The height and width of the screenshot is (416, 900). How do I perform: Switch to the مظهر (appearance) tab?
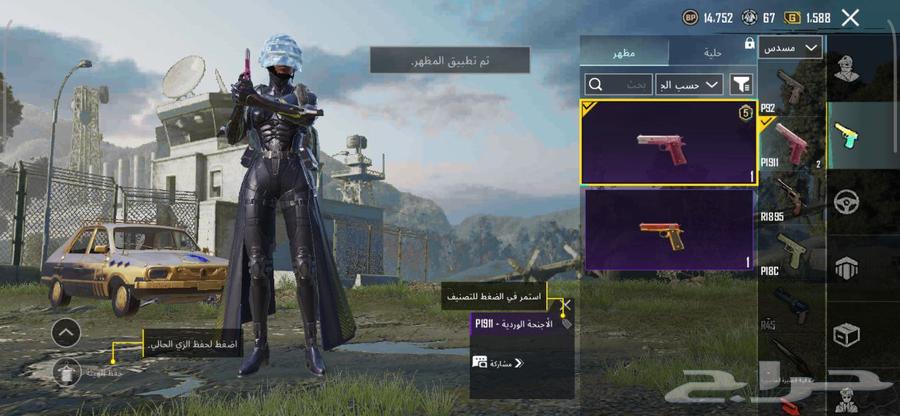[625, 52]
